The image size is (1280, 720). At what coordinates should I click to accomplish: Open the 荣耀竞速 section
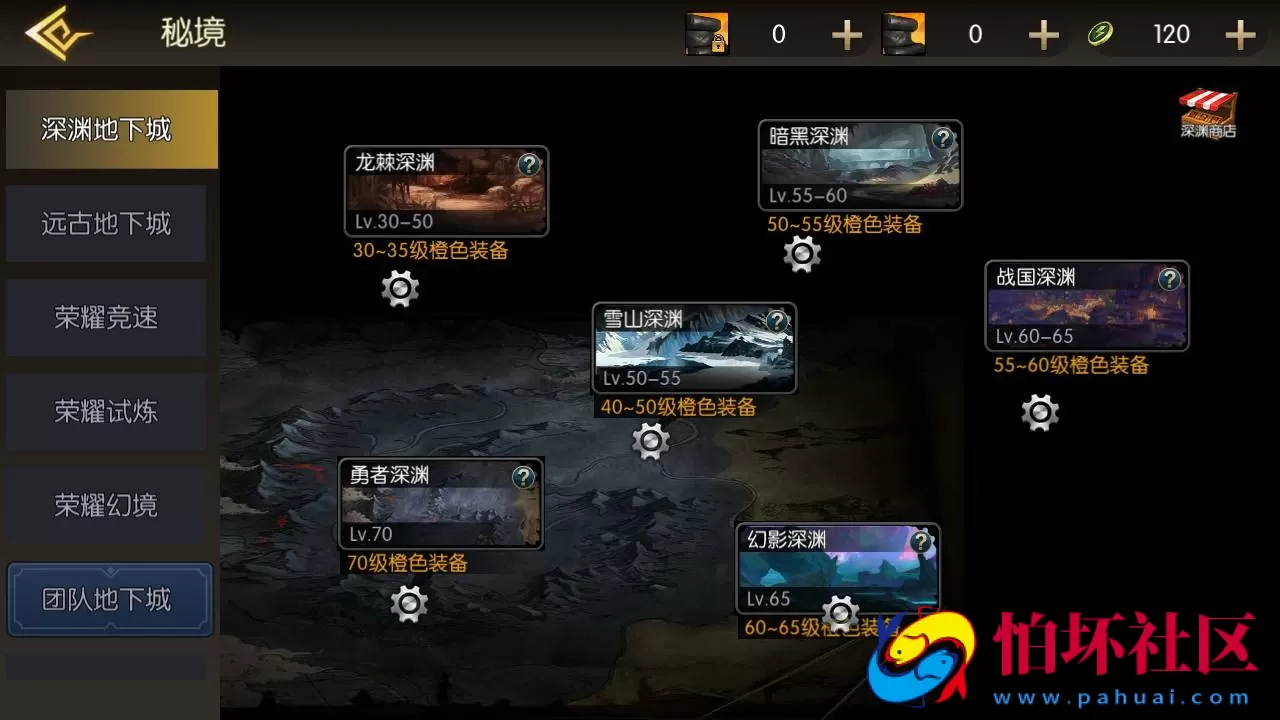106,317
